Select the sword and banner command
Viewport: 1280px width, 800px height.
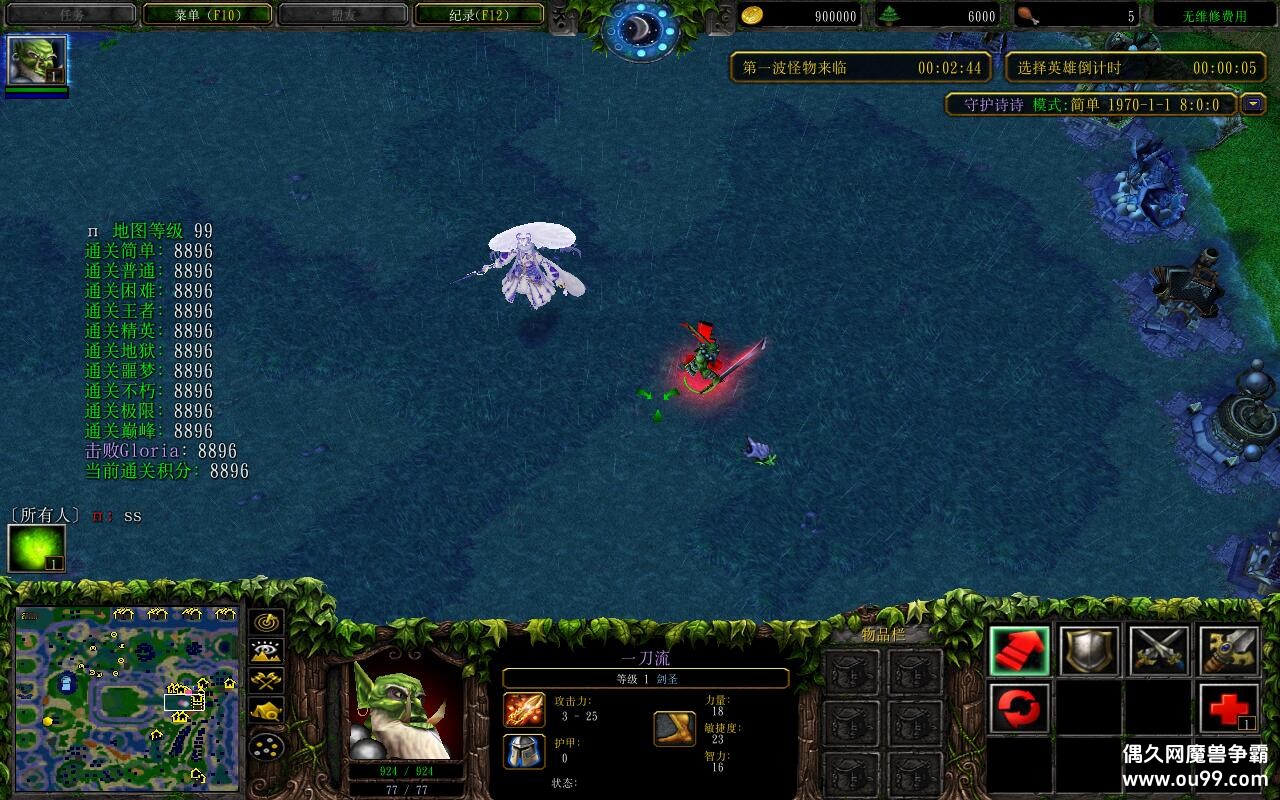(x=1229, y=651)
